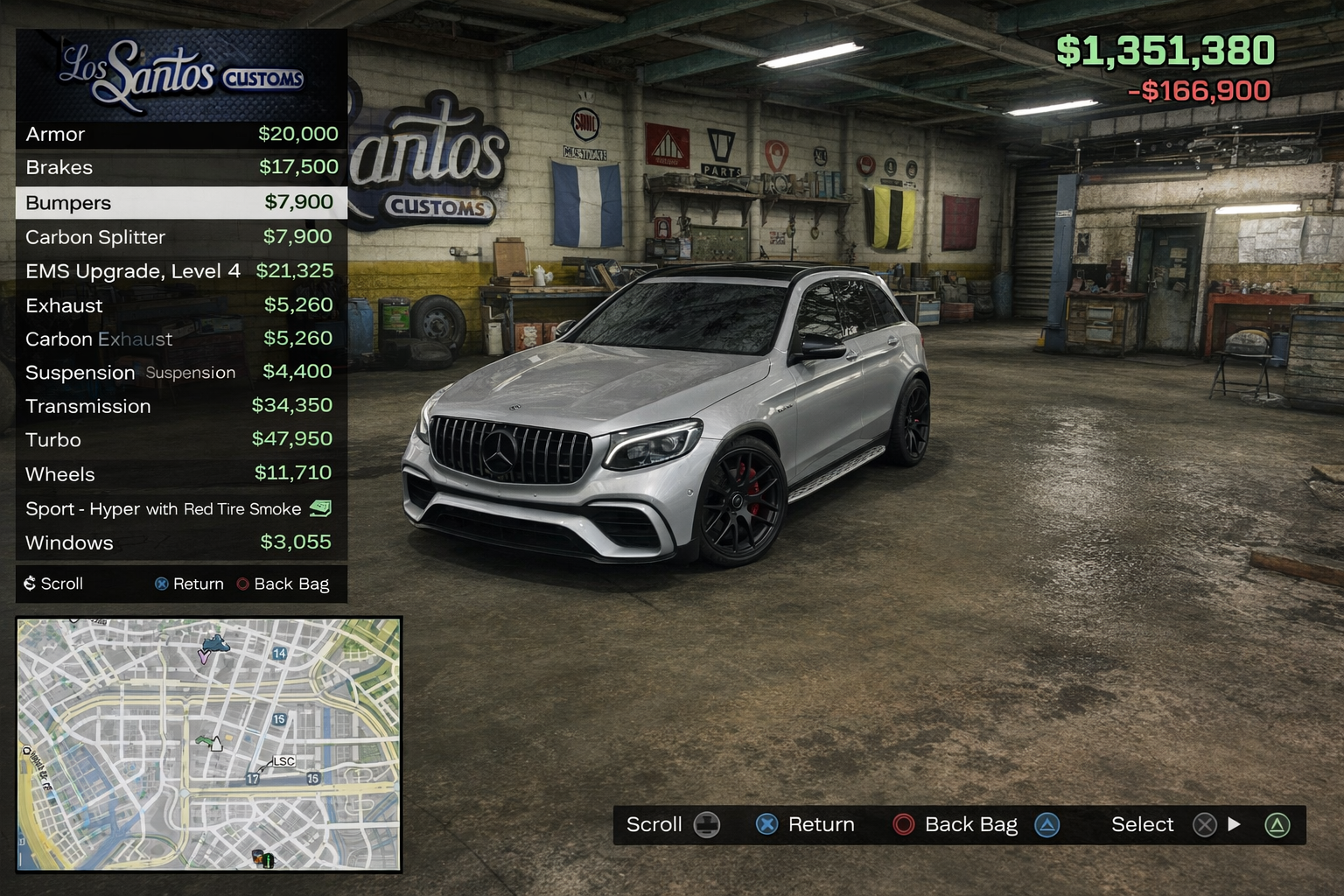Open the highlighted Bumpers option
This screenshot has height=896, width=1344.
click(181, 203)
